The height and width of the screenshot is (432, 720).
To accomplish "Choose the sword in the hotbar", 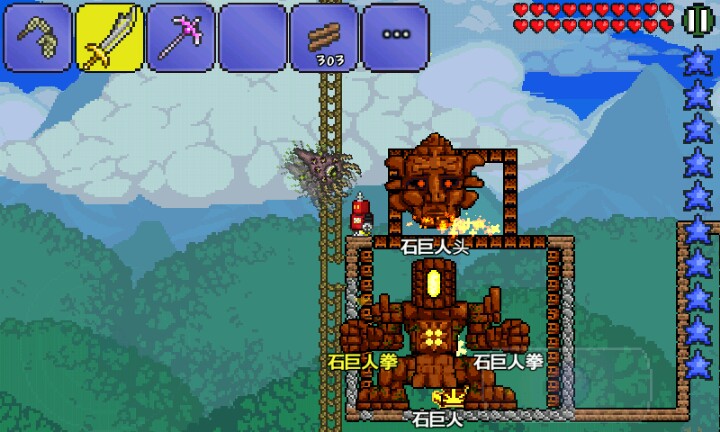I will [110, 36].
